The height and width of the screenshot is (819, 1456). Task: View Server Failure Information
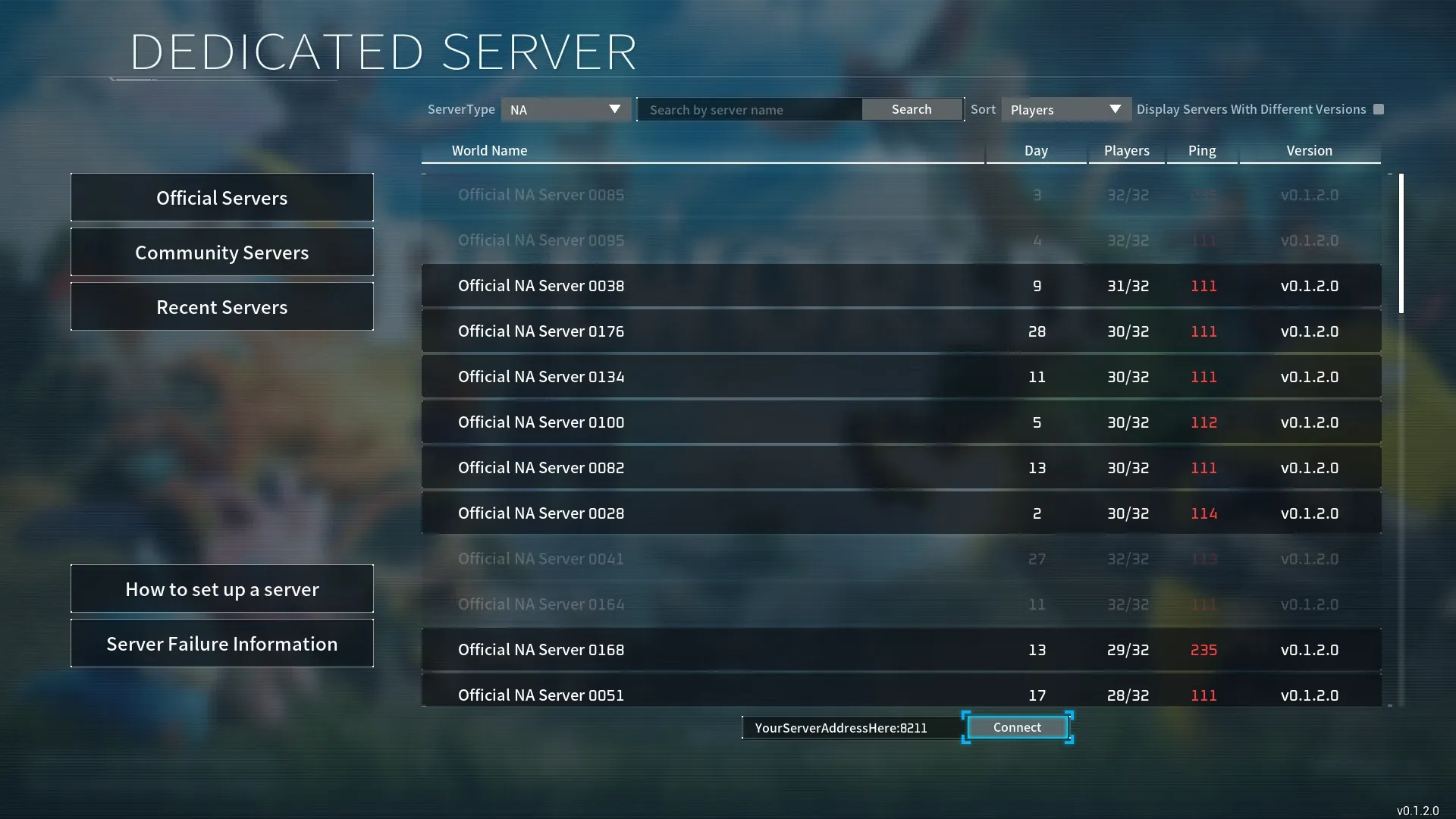click(221, 643)
